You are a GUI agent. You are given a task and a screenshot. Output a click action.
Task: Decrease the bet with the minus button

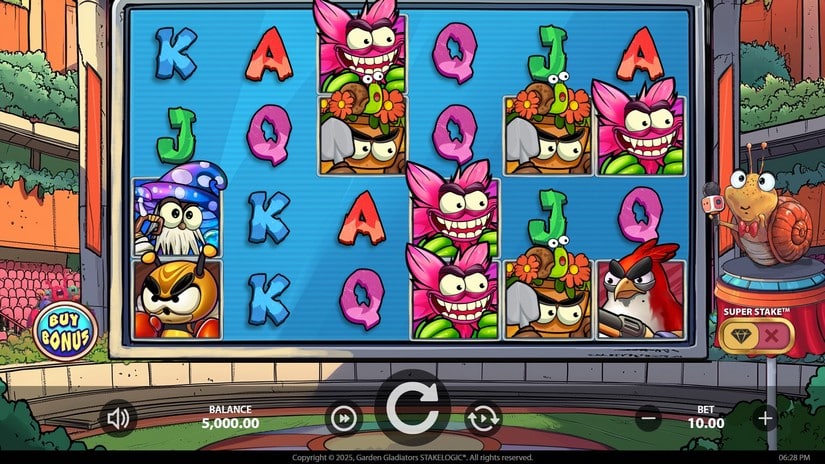pyautogui.click(x=648, y=418)
